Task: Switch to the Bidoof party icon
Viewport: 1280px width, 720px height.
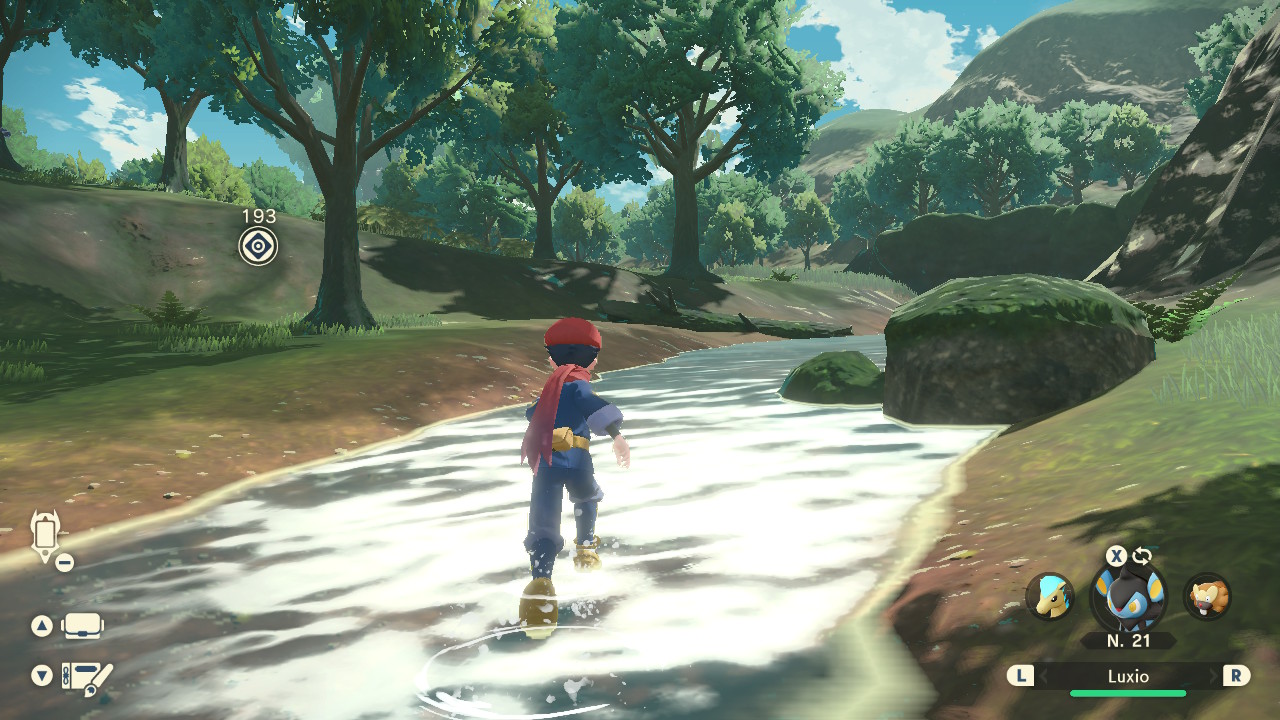Action: tap(1207, 597)
